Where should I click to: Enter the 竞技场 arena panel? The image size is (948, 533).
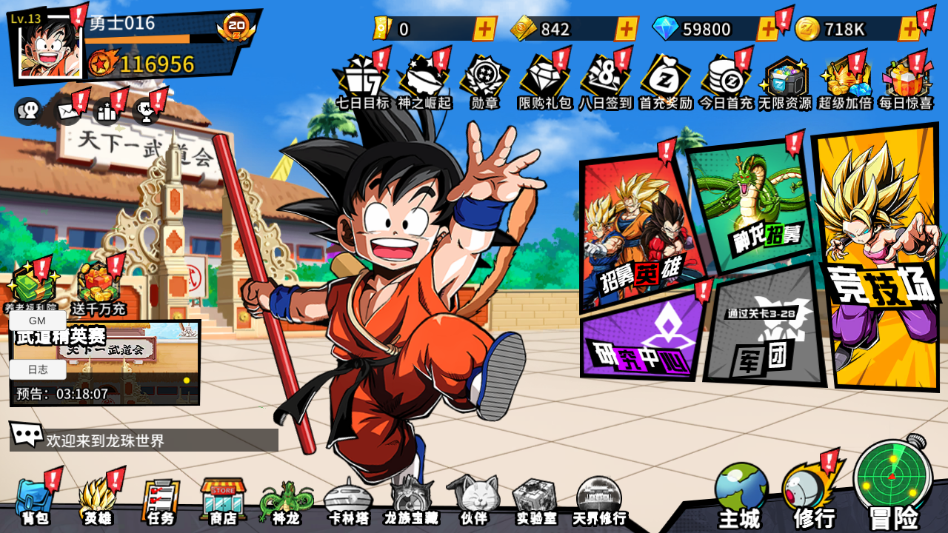point(876,260)
